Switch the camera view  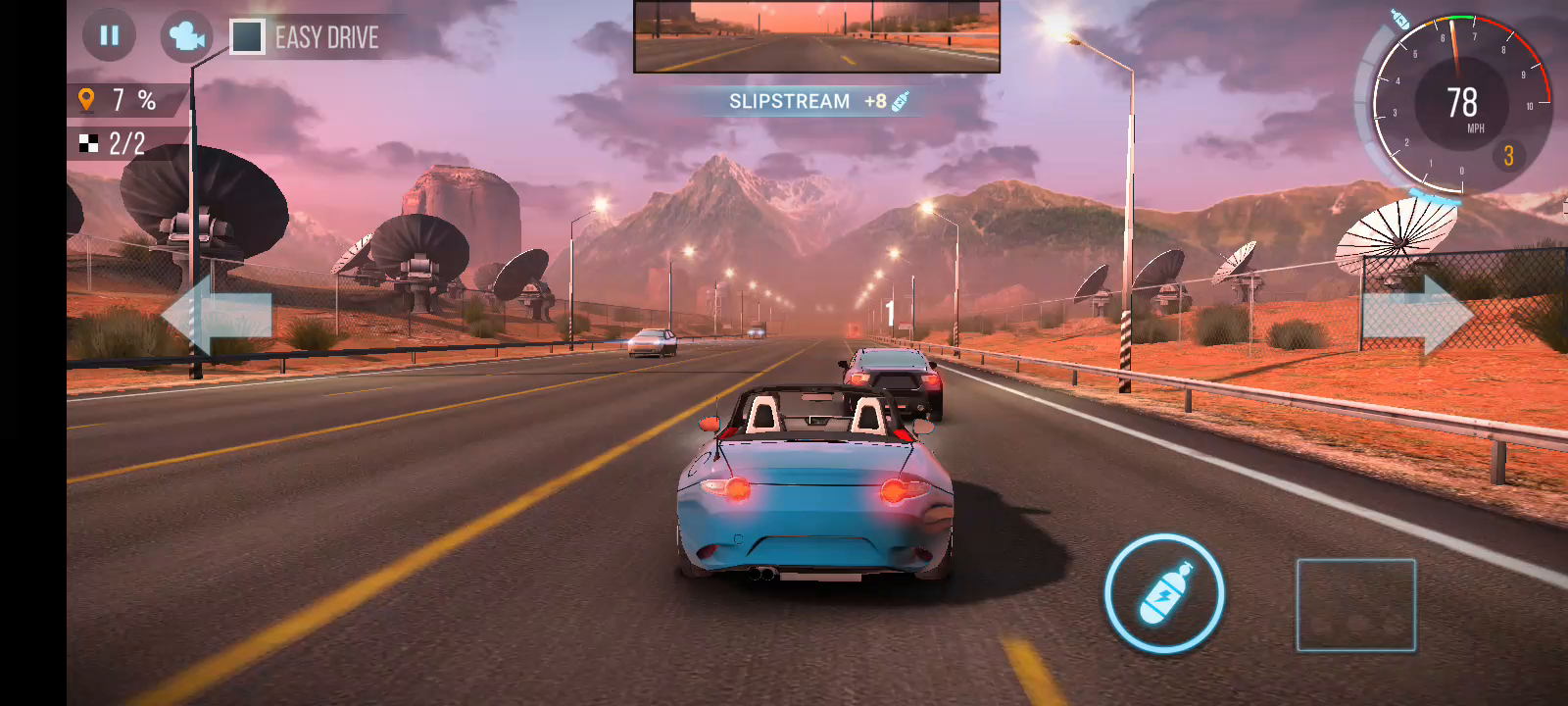186,37
